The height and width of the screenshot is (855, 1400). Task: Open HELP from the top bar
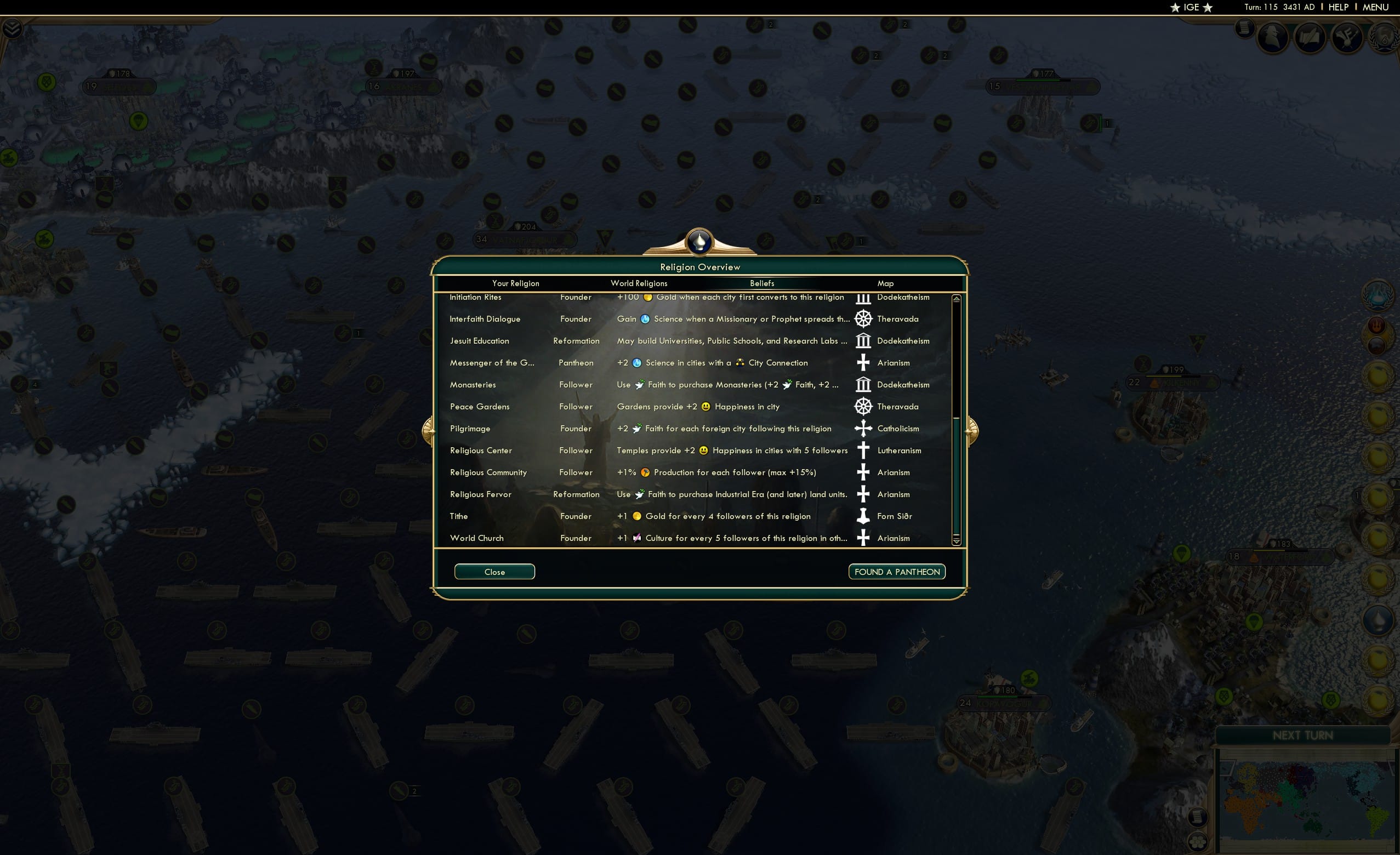1339,7
